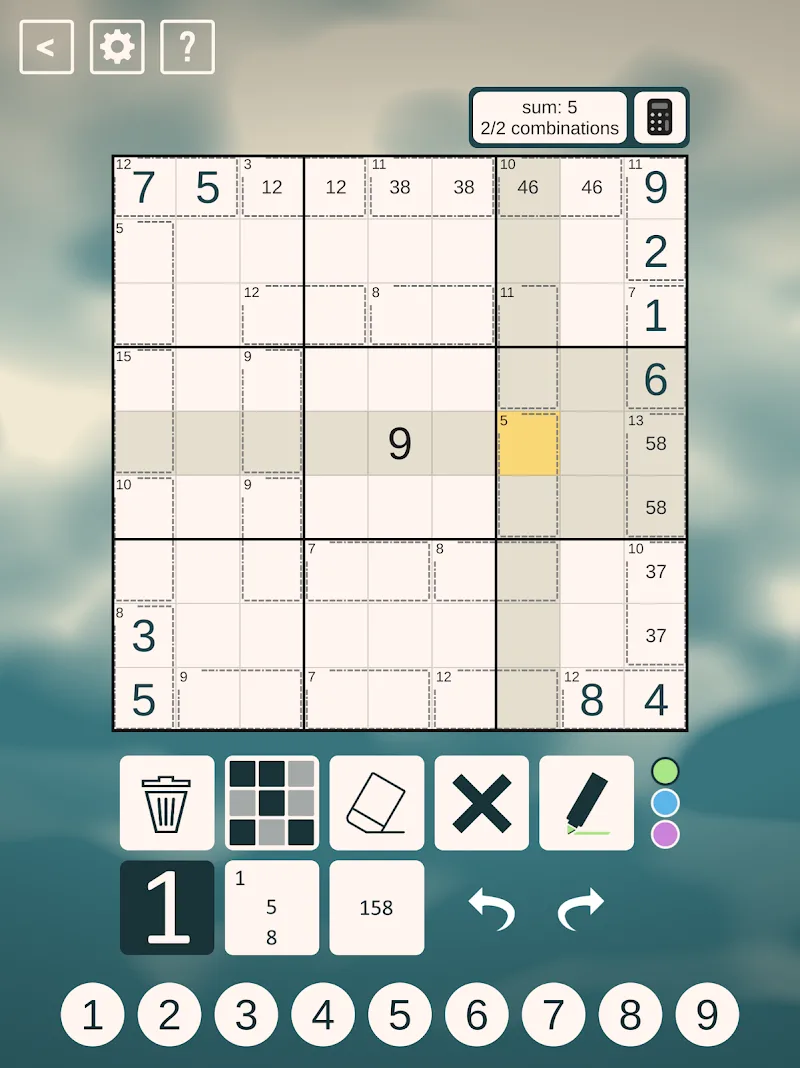
Task: Enter digit 4 from the number row
Action: pyautogui.click(x=323, y=1015)
